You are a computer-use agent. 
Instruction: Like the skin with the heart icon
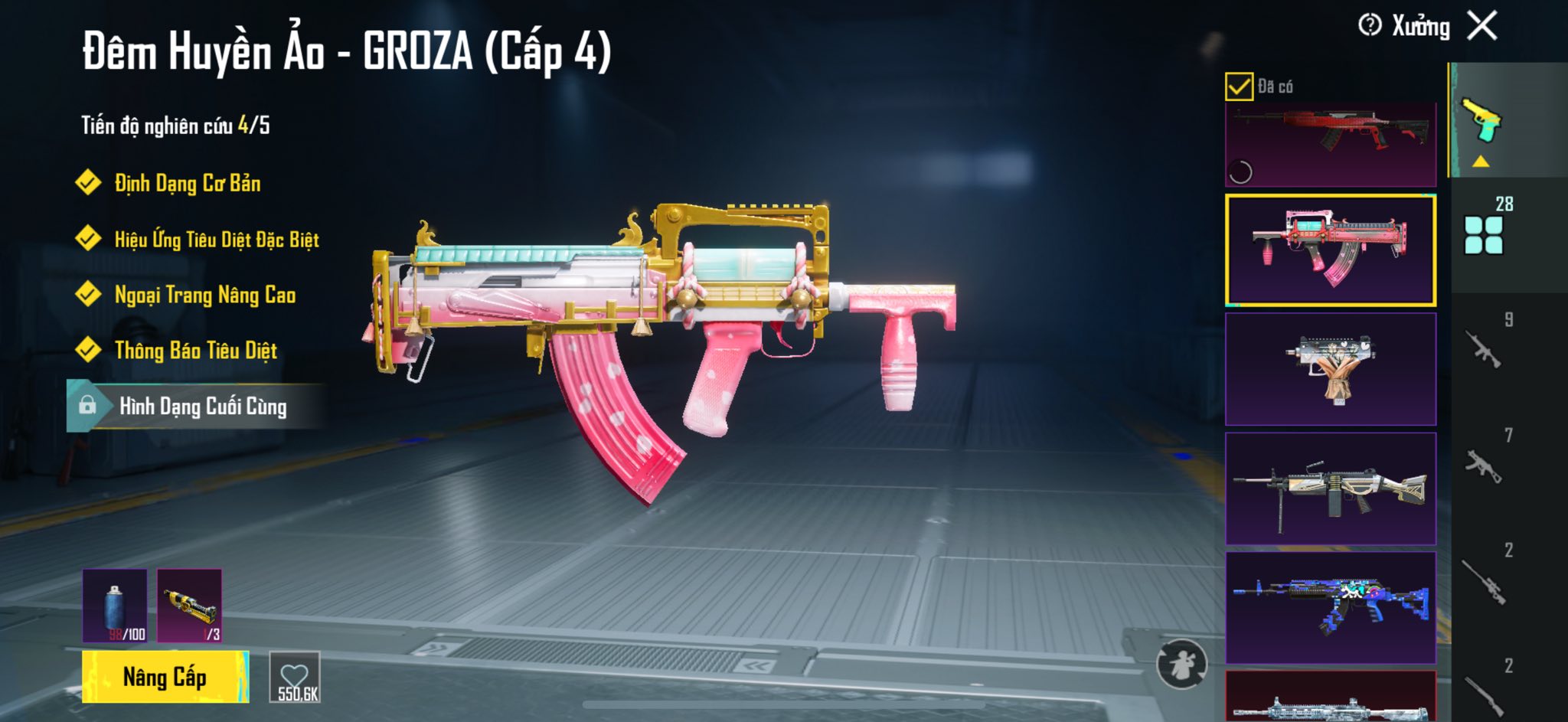point(295,677)
